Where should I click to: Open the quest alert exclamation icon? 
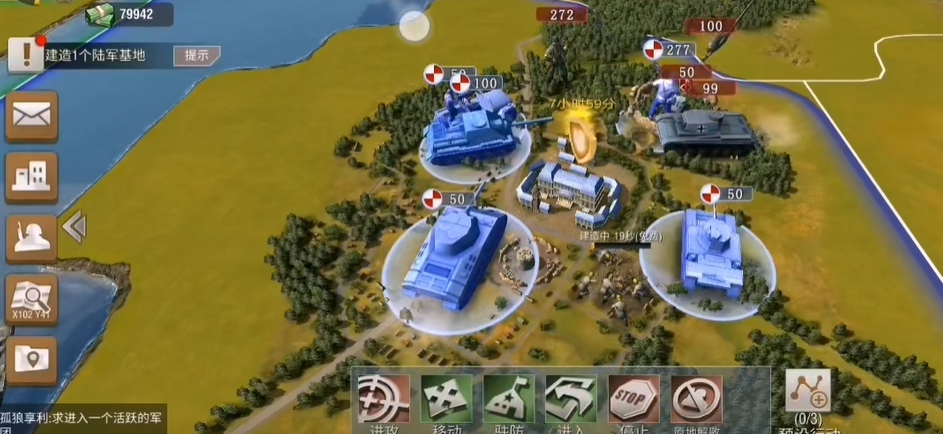[x=25, y=55]
